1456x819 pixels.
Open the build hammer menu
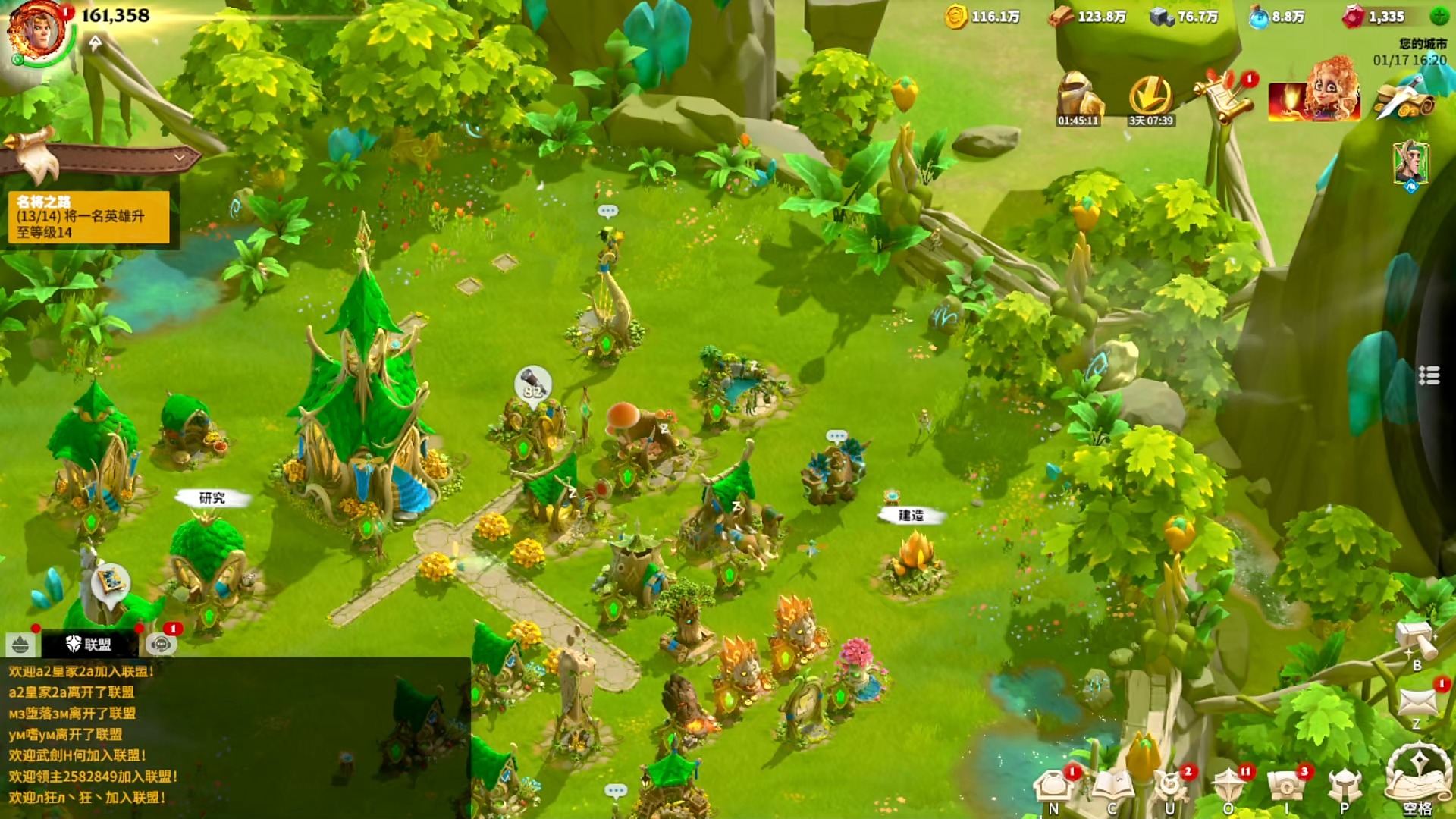1416,642
